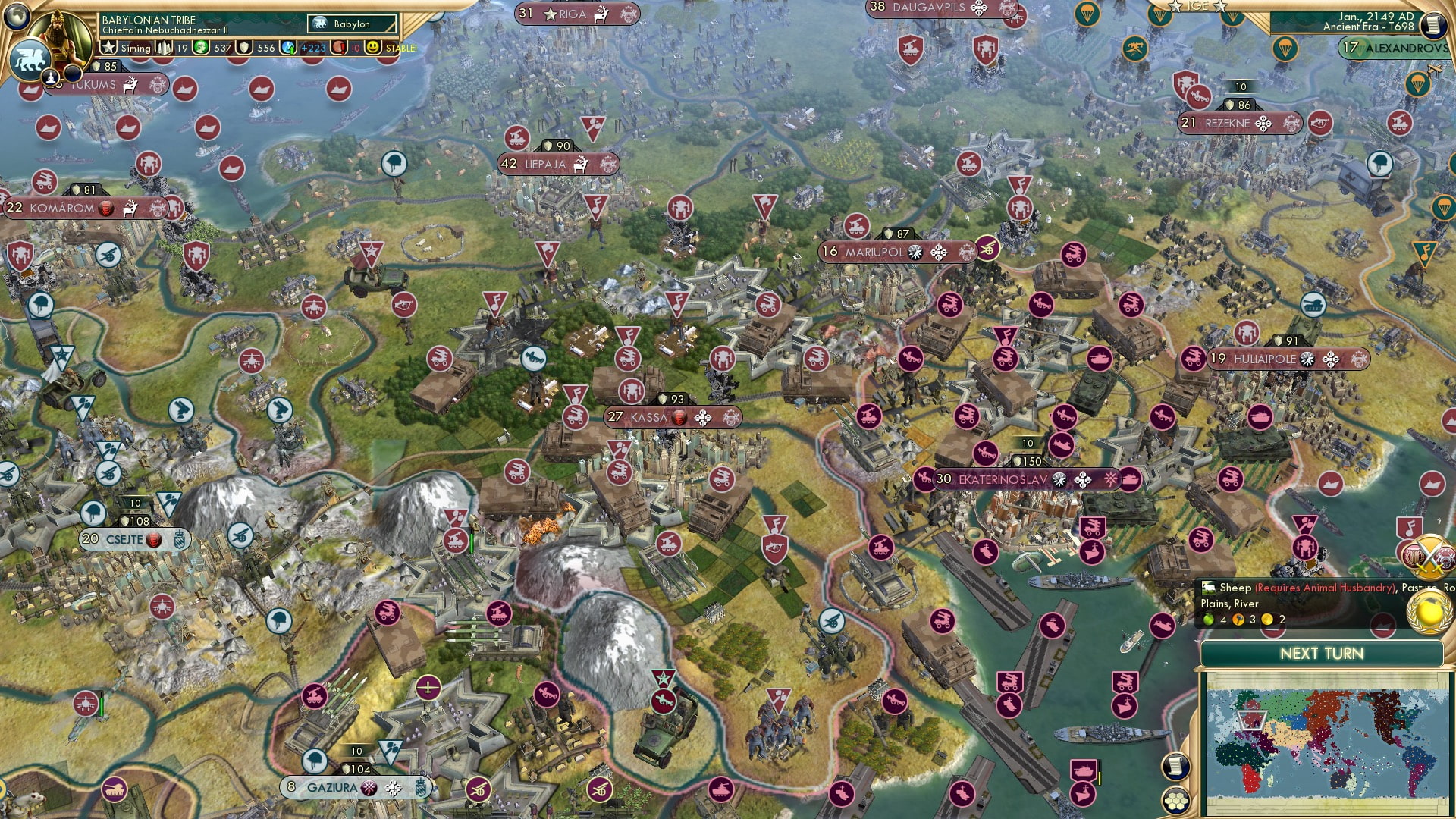This screenshot has width=1456, height=819.
Task: Click the turn counter showing Ancient Era T698
Action: coord(1369,28)
